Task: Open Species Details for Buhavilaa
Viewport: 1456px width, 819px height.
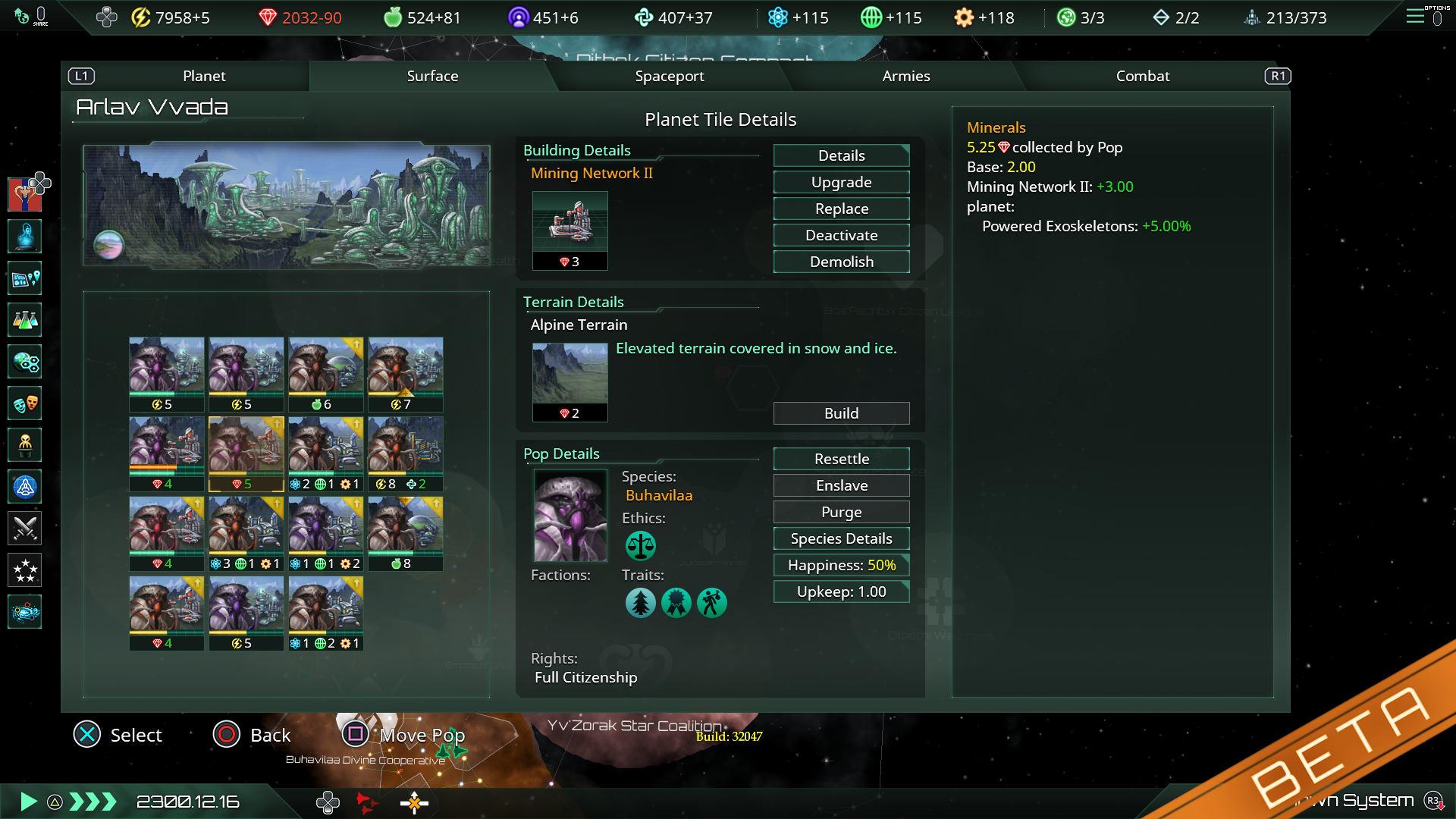Action: (x=841, y=538)
